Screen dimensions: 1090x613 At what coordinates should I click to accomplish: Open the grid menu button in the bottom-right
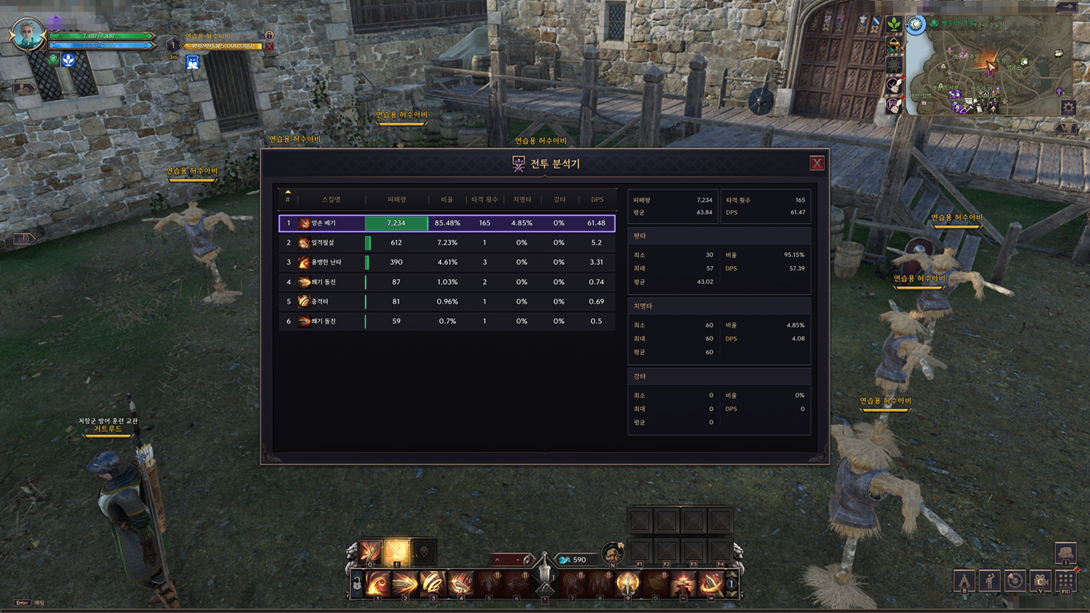pos(1066,581)
